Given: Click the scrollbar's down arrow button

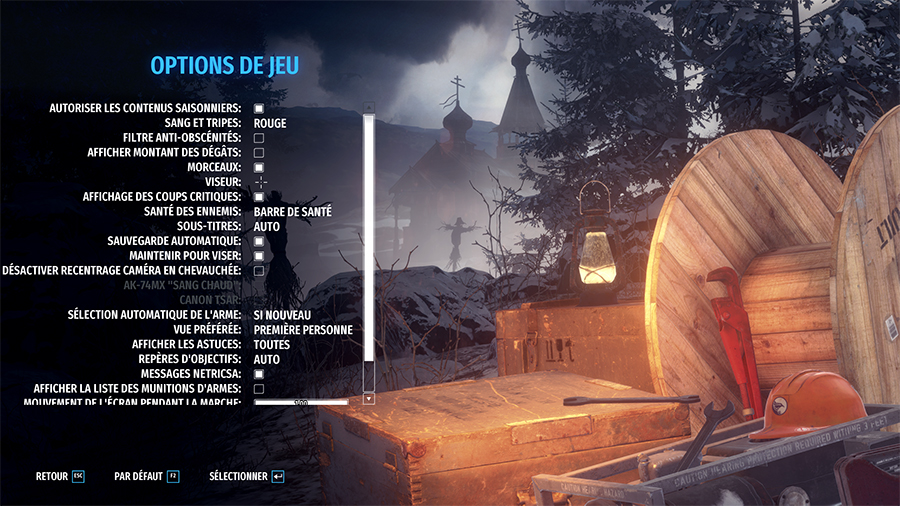Looking at the screenshot, I should tap(368, 398).
